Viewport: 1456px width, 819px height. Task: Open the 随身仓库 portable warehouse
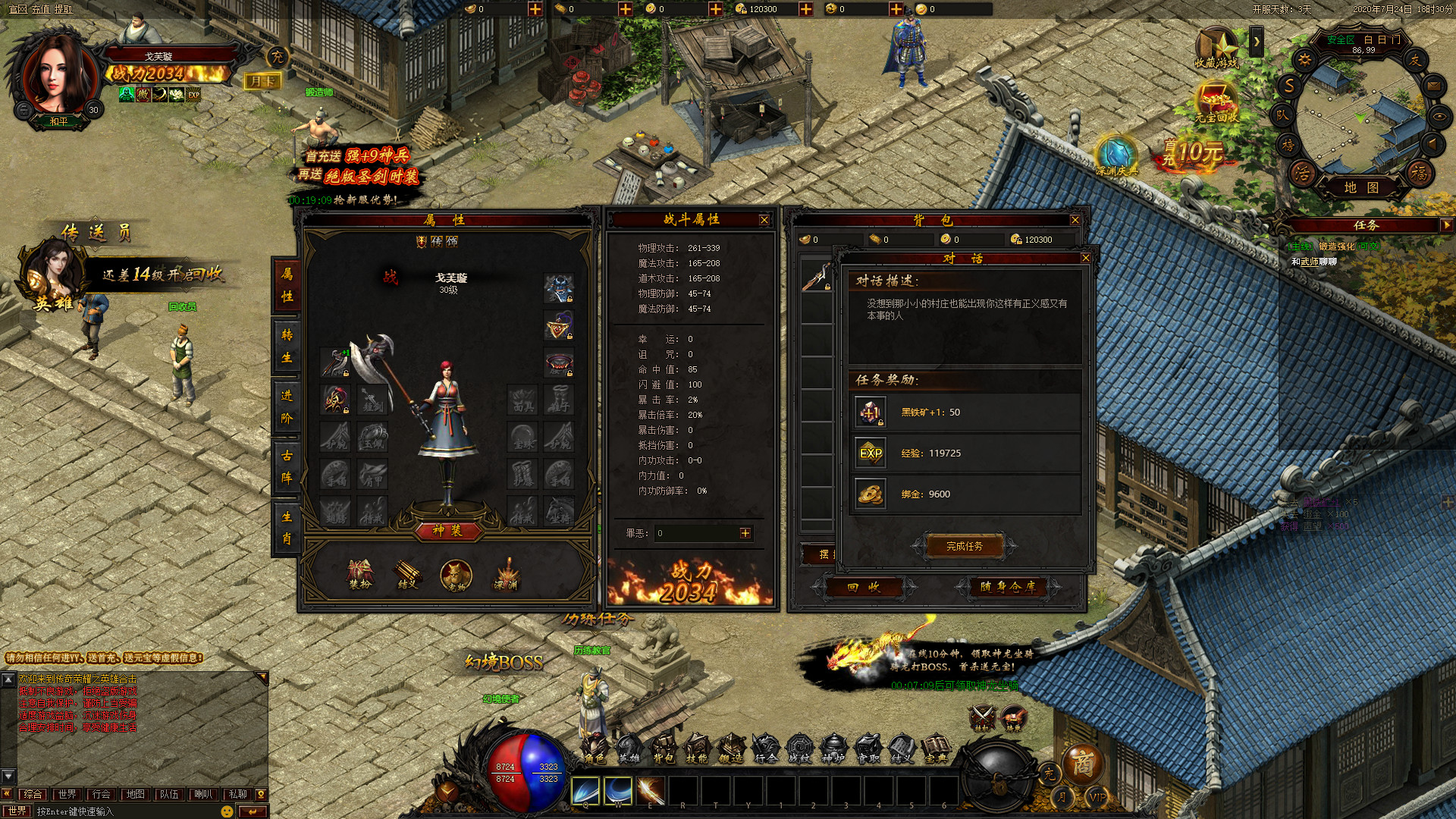click(1007, 587)
